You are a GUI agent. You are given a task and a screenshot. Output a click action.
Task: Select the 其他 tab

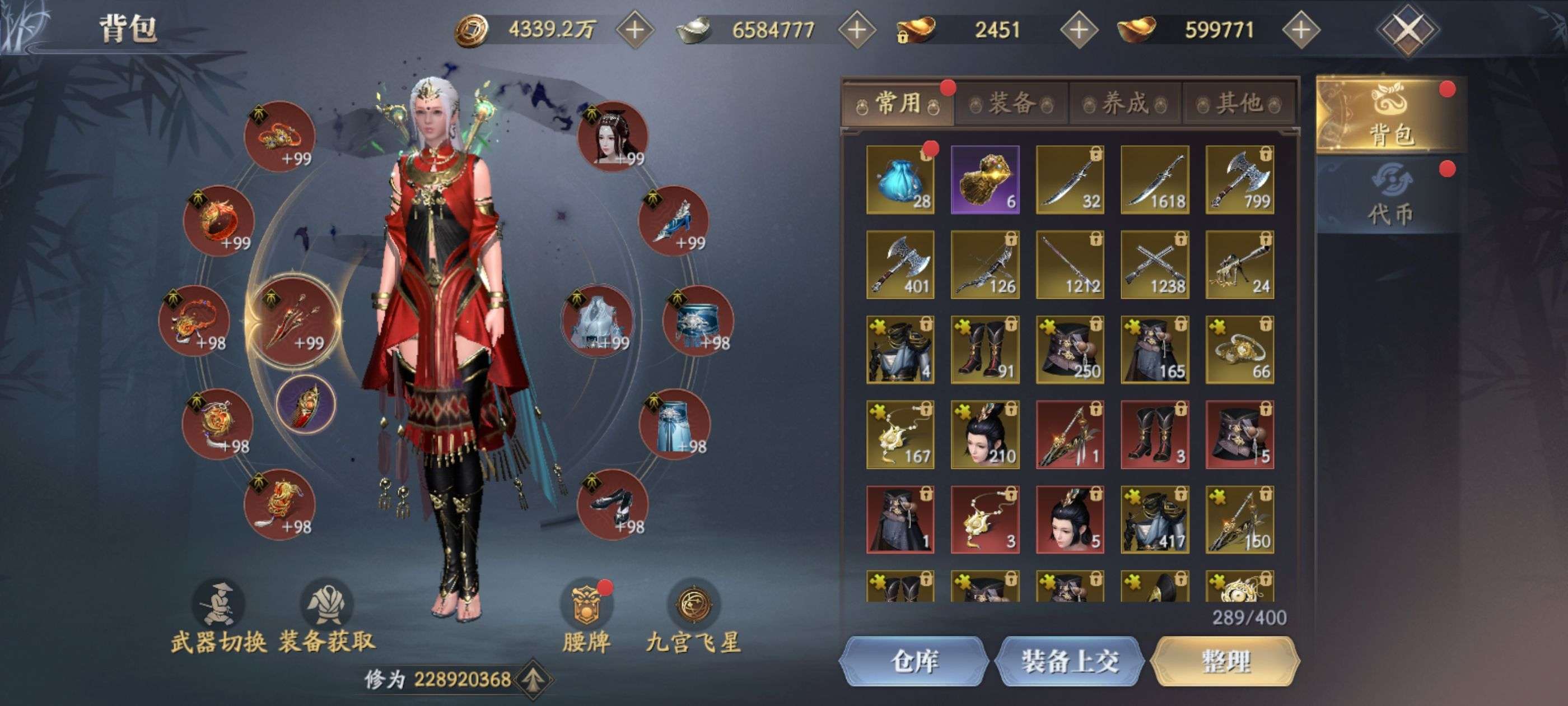click(1238, 104)
